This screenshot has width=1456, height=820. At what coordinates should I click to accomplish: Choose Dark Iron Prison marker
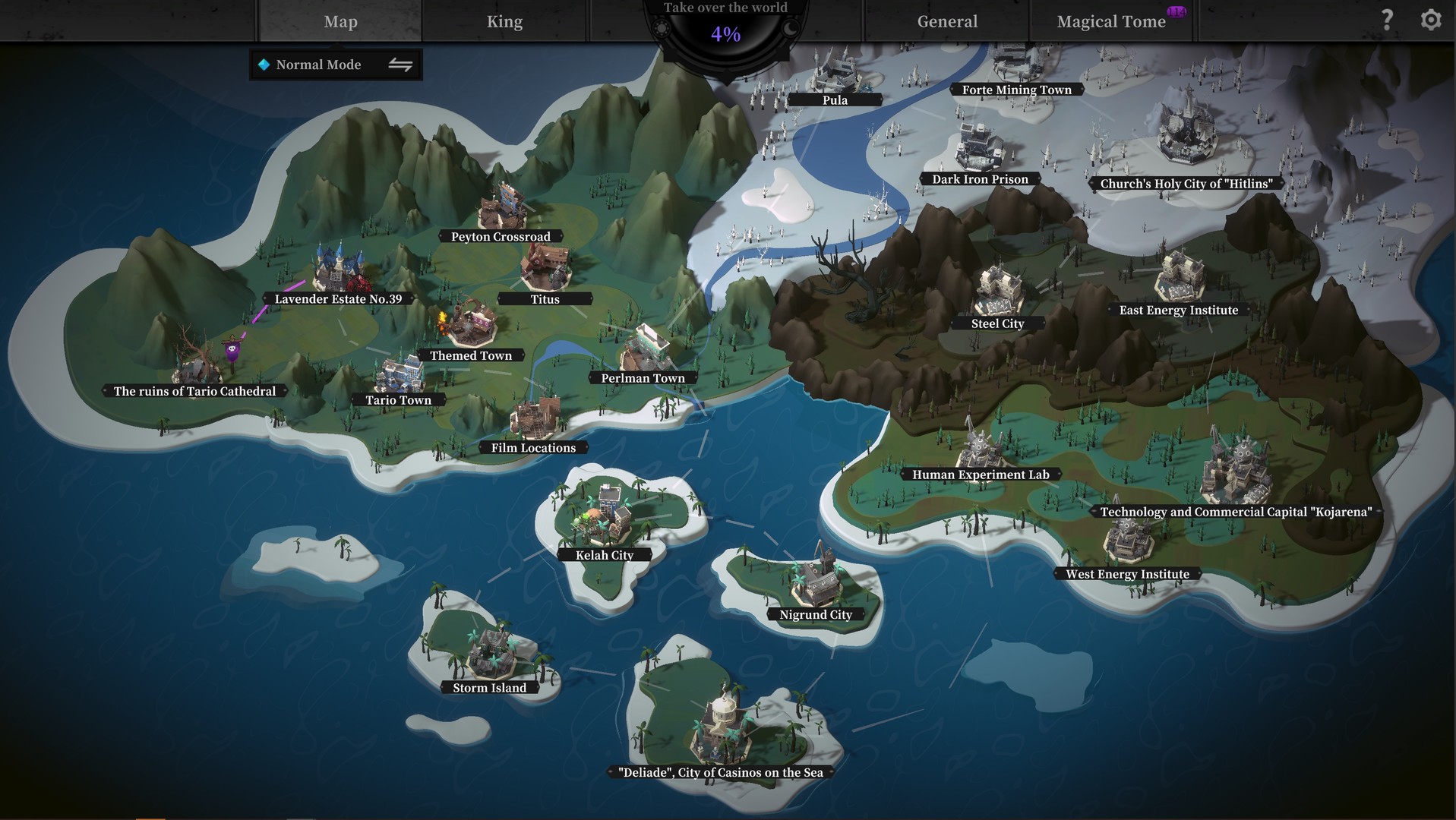pyautogui.click(x=980, y=179)
